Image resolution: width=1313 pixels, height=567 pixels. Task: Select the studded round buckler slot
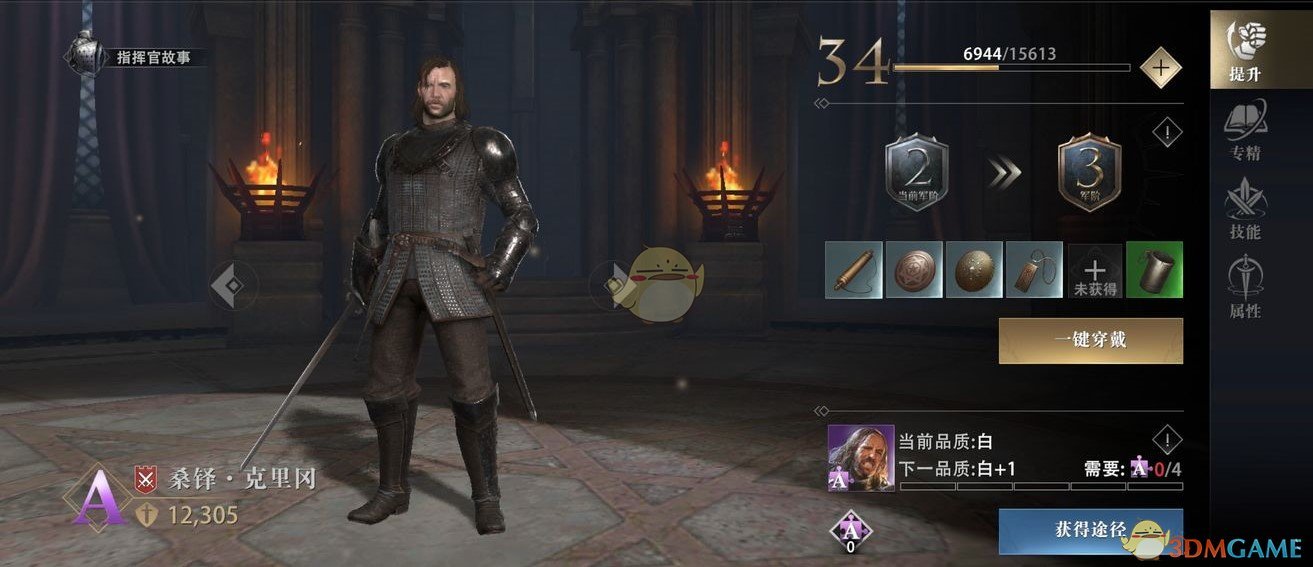pos(975,269)
